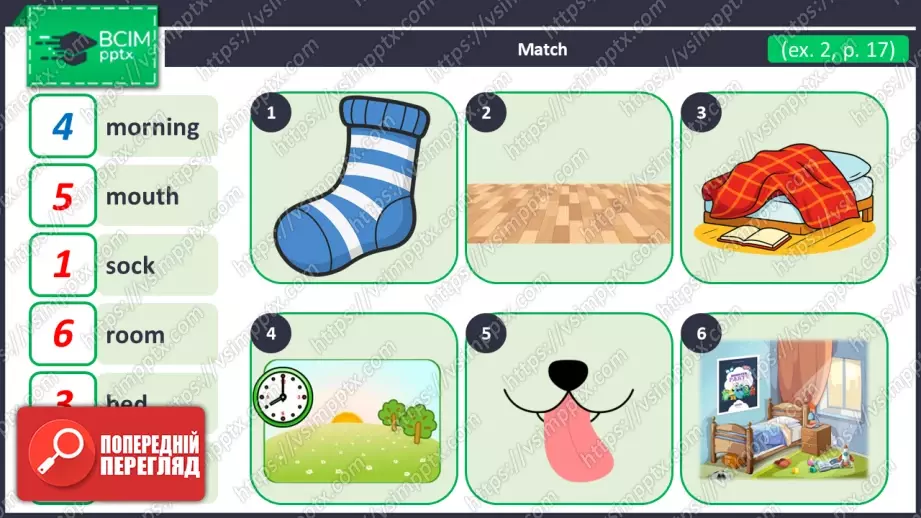Choose the dog mouth with tongue card
The width and height of the screenshot is (921, 518).
tap(568, 408)
